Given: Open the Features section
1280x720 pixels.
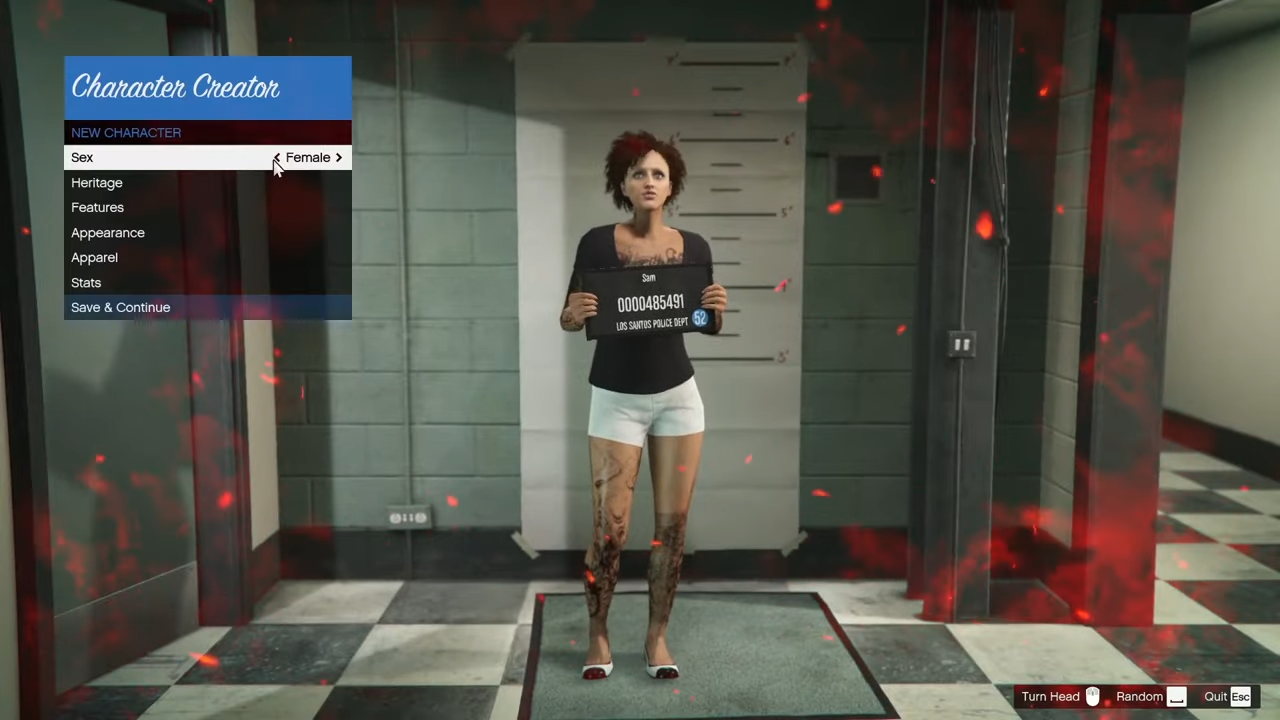Looking at the screenshot, I should (97, 207).
